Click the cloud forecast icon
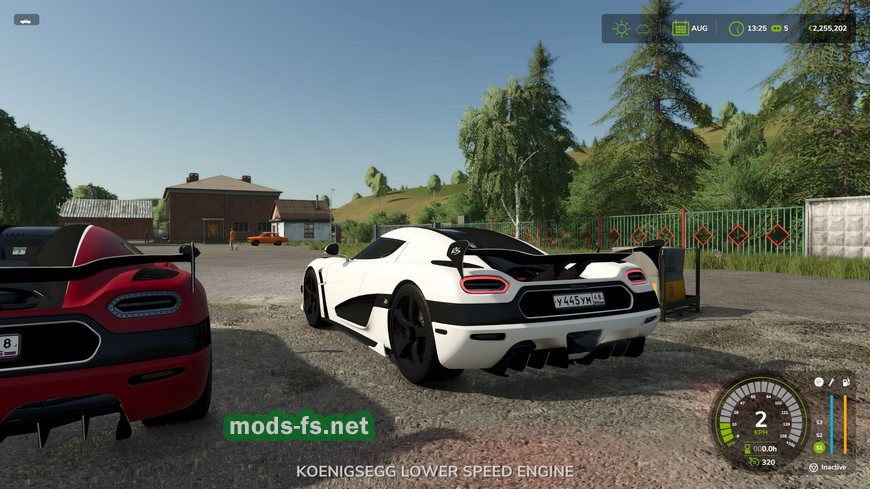This screenshot has width=870, height=489. point(643,29)
